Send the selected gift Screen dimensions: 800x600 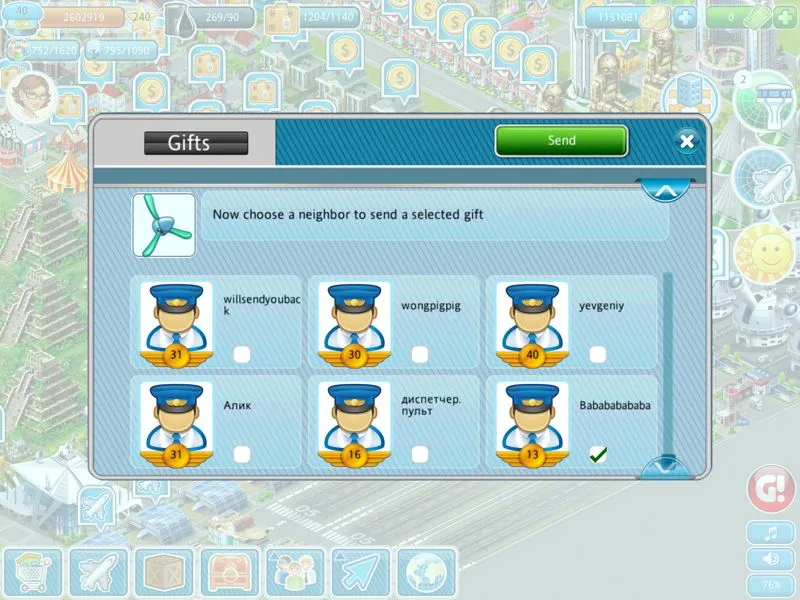point(561,141)
